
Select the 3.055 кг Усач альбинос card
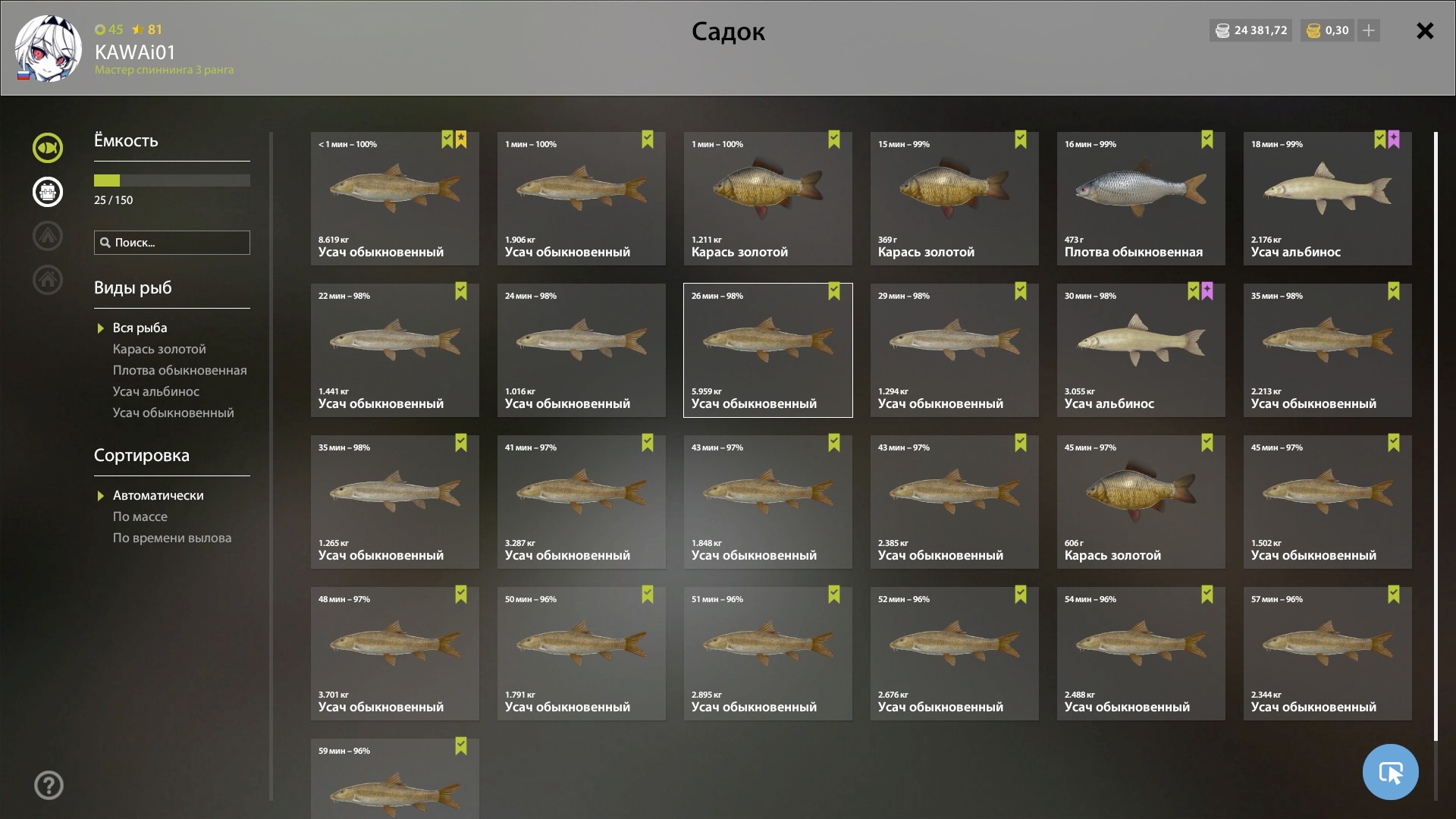pos(1141,350)
